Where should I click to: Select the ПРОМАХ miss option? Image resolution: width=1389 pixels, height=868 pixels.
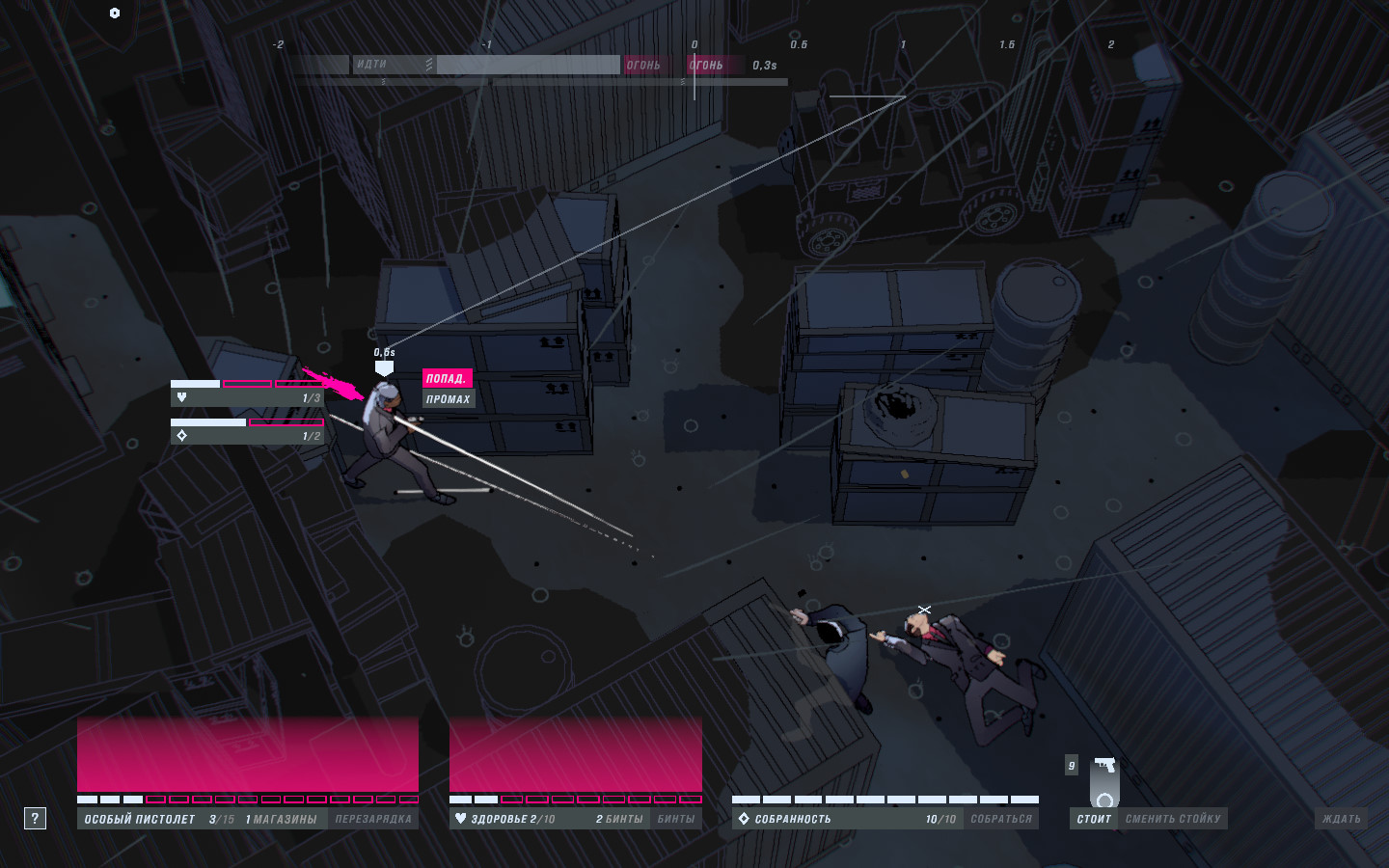pos(449,399)
